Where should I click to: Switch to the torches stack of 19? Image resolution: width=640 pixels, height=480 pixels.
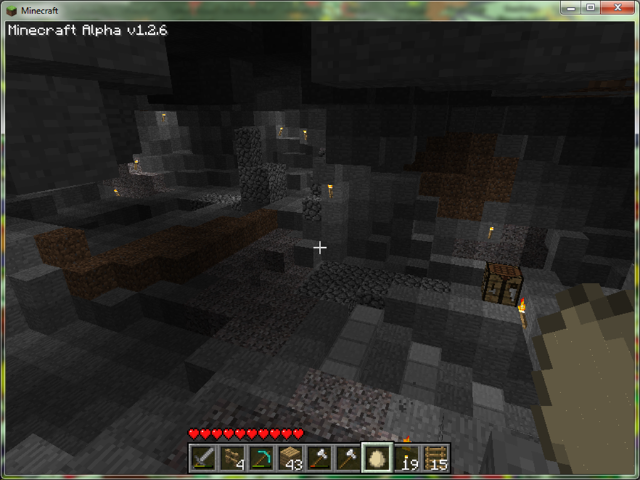pos(406,458)
